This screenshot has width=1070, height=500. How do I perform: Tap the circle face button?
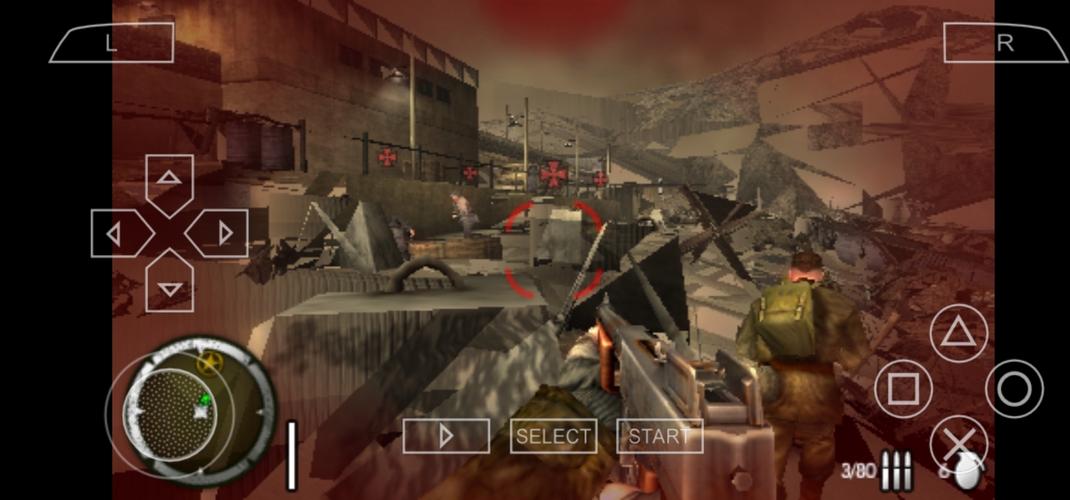(x=1014, y=389)
